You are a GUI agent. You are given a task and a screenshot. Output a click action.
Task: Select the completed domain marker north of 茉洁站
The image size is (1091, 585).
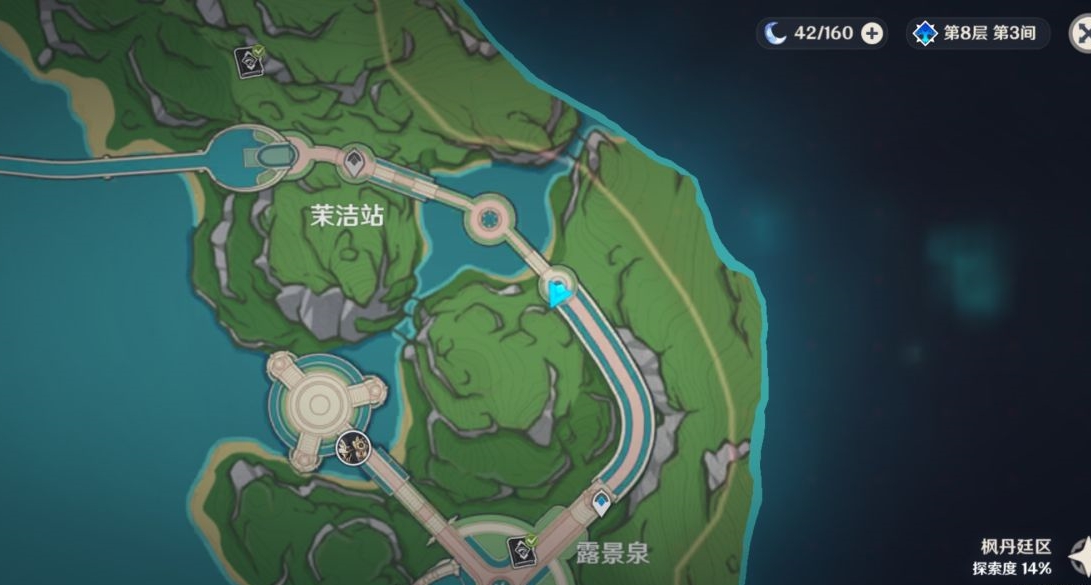point(248,60)
